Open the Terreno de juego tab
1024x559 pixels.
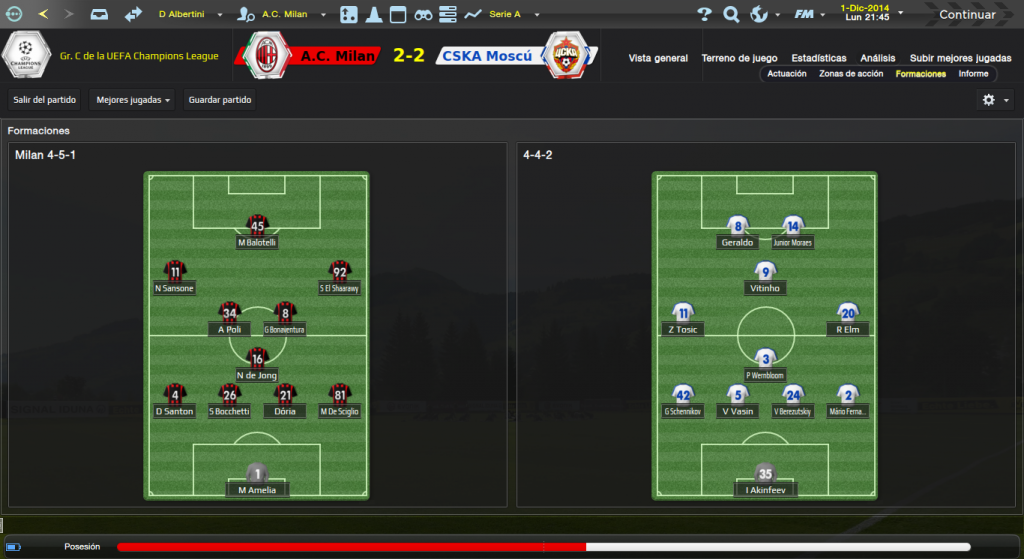pos(739,58)
